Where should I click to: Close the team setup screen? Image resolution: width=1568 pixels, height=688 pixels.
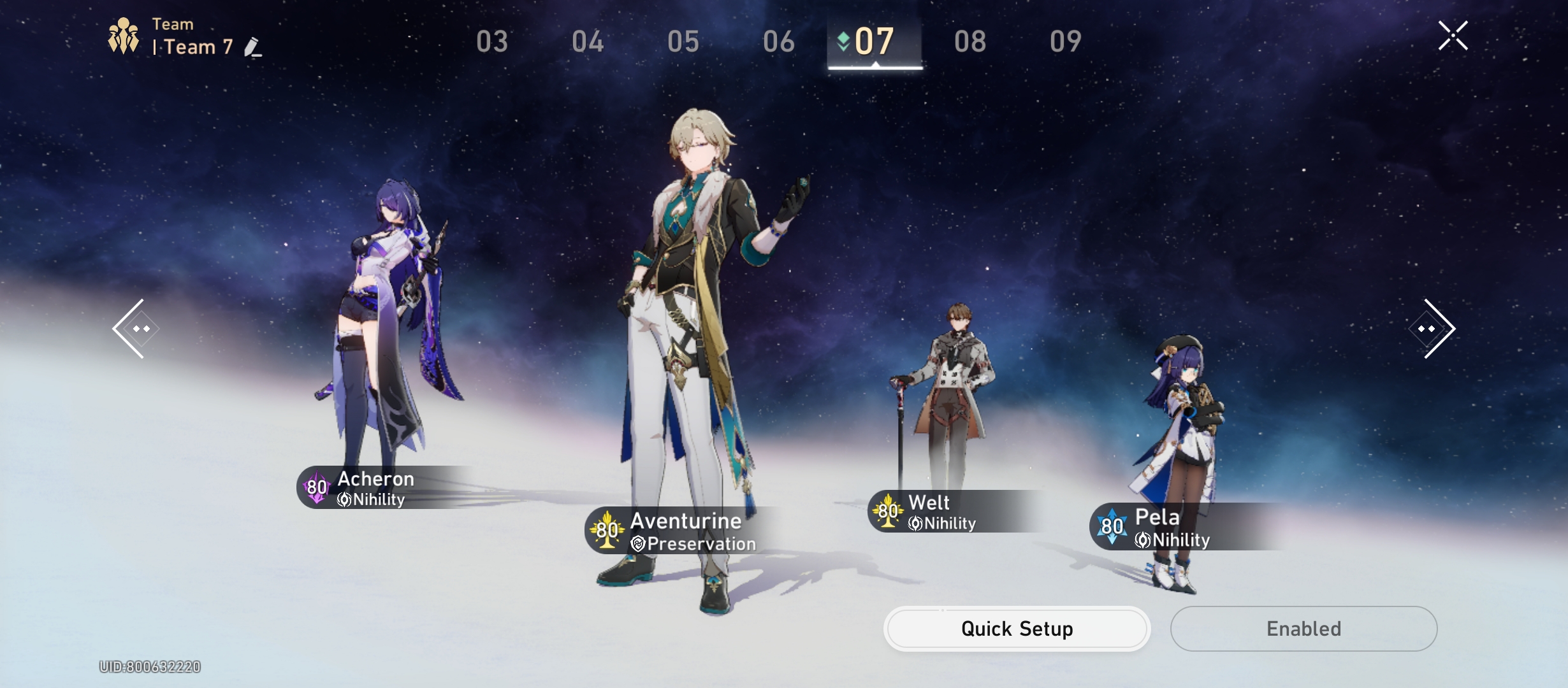1453,36
